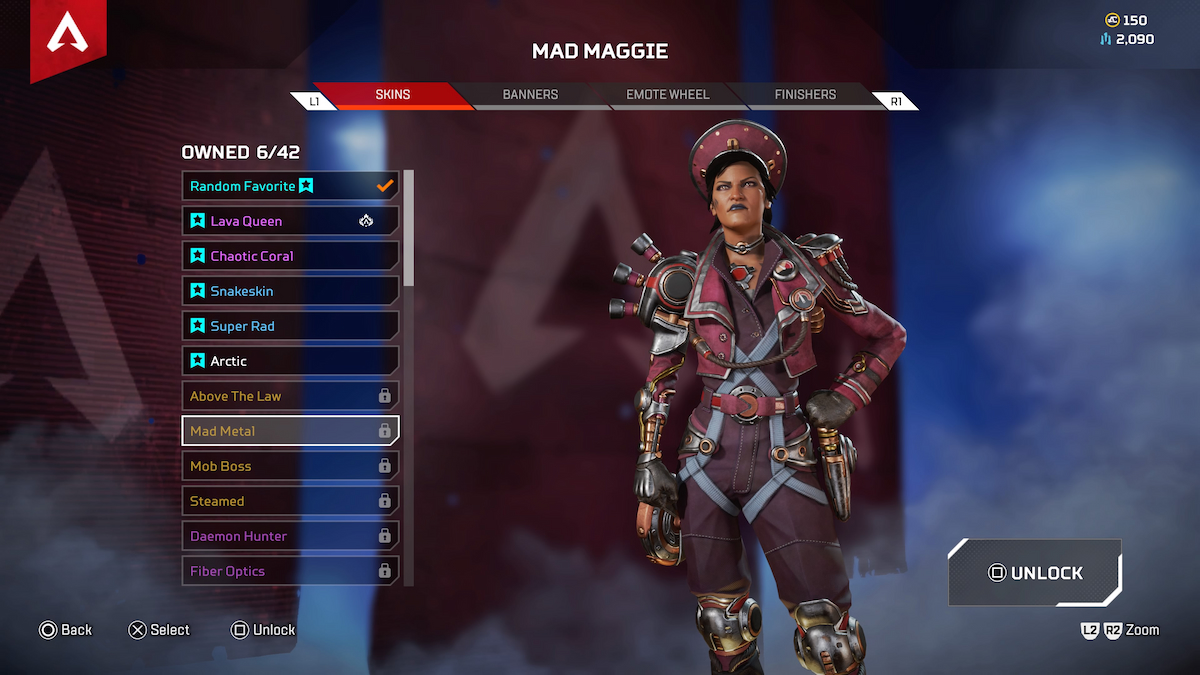Preview the locked Above The Law skin

(290, 396)
